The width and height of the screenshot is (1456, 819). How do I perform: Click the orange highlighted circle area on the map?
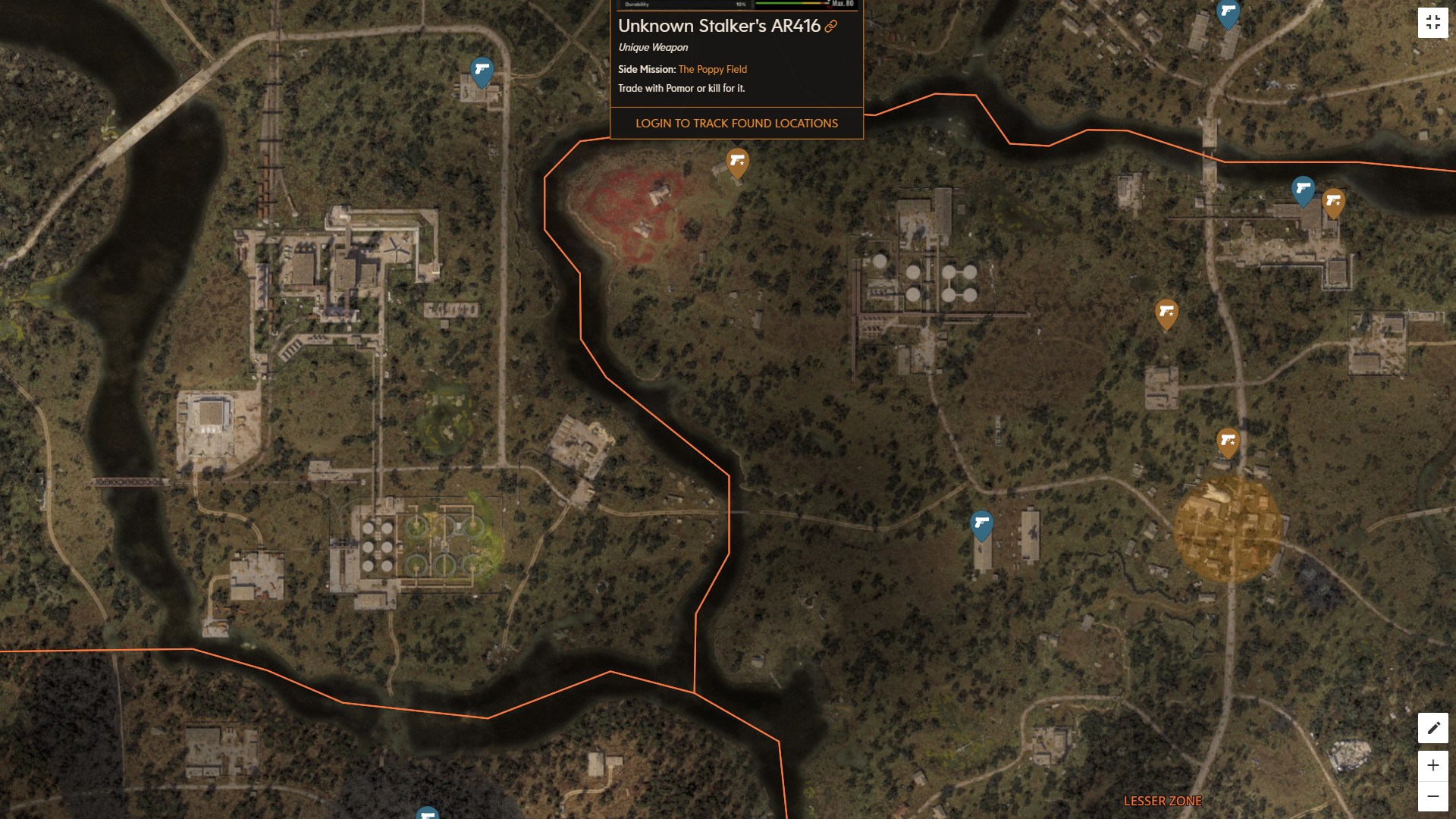pyautogui.click(x=1229, y=531)
